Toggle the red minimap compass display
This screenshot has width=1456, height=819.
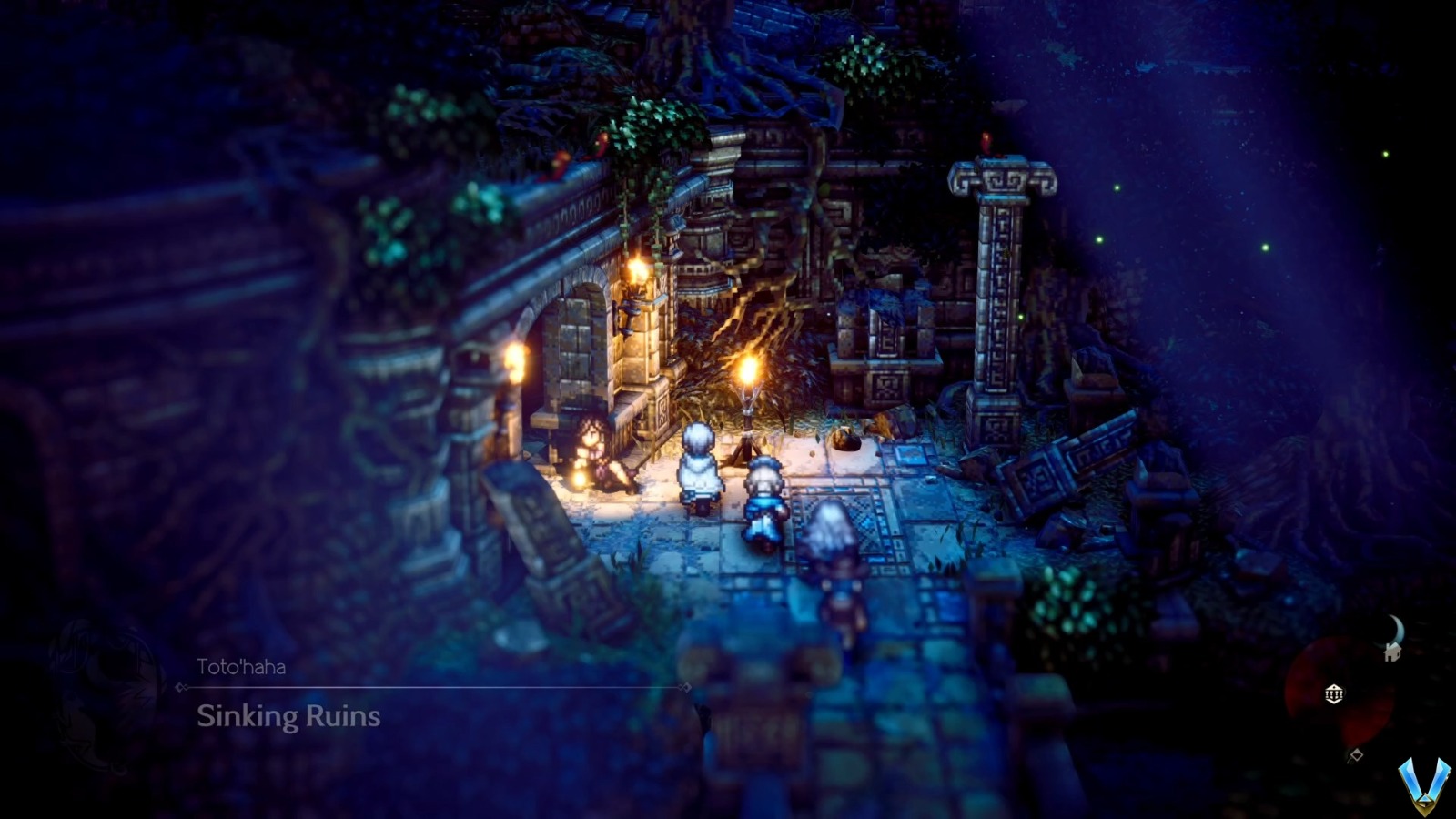pyautogui.click(x=1319, y=719)
